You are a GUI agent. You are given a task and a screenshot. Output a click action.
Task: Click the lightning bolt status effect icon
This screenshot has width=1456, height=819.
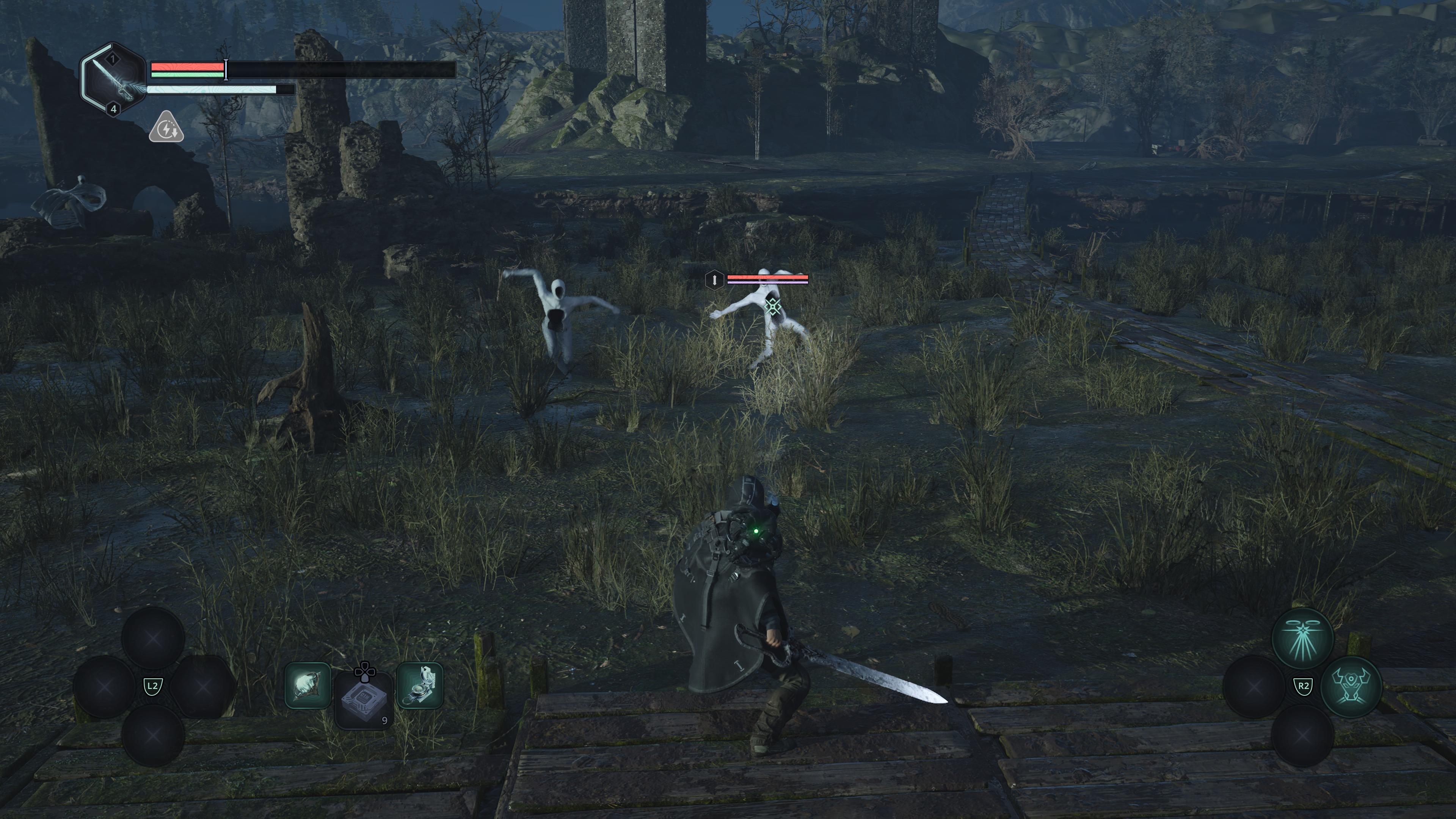166,127
